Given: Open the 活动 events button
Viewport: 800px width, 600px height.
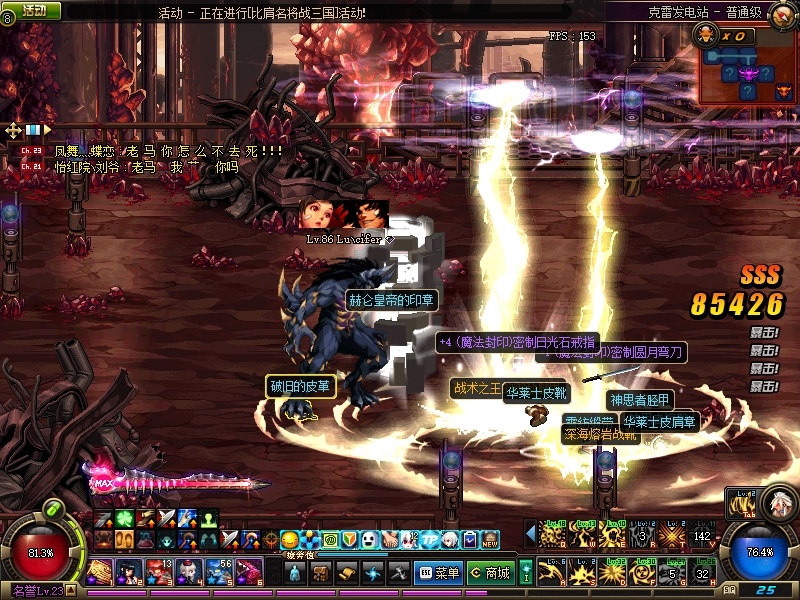Looking at the screenshot, I should [x=33, y=10].
